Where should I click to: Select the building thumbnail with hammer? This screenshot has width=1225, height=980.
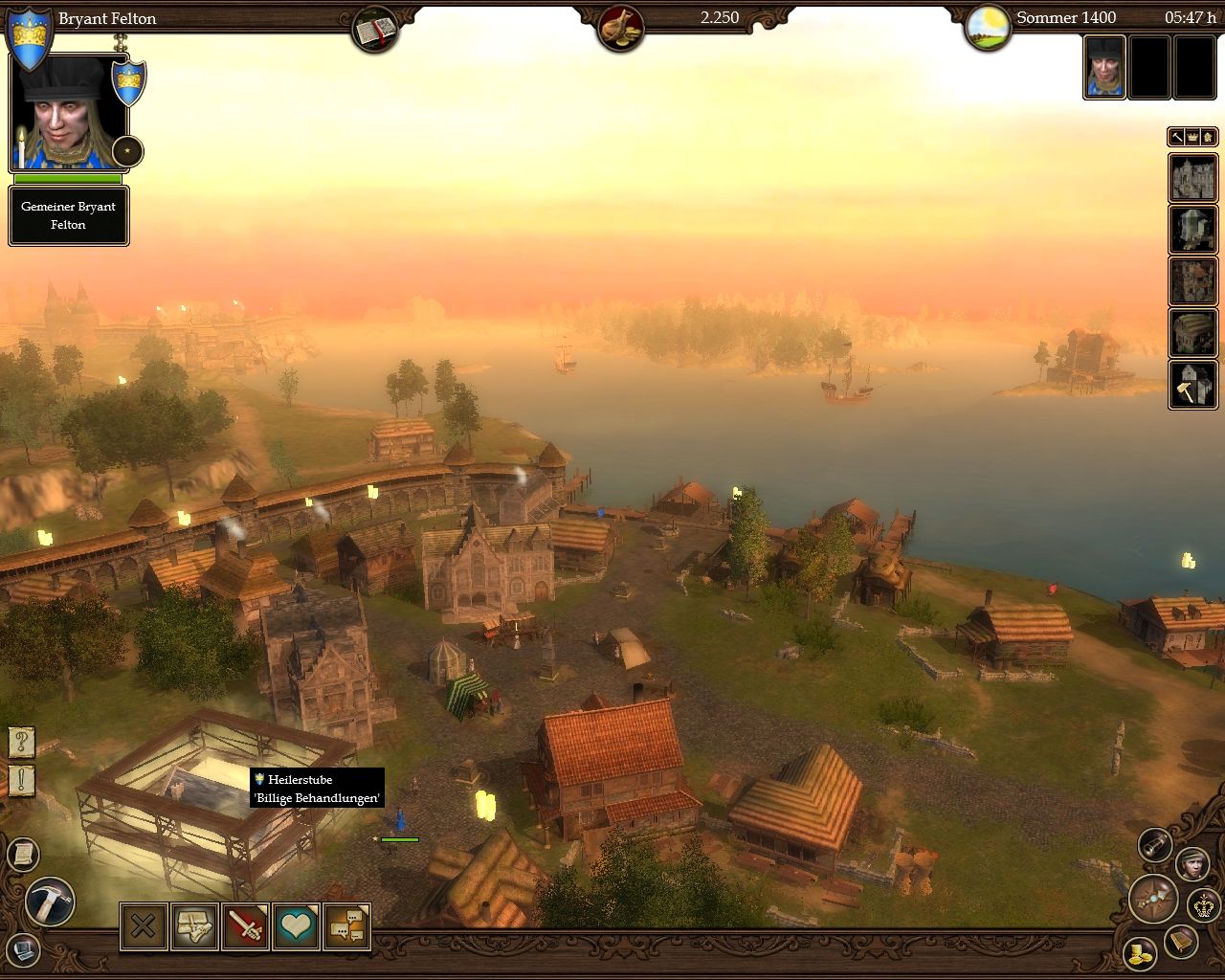[x=1192, y=385]
